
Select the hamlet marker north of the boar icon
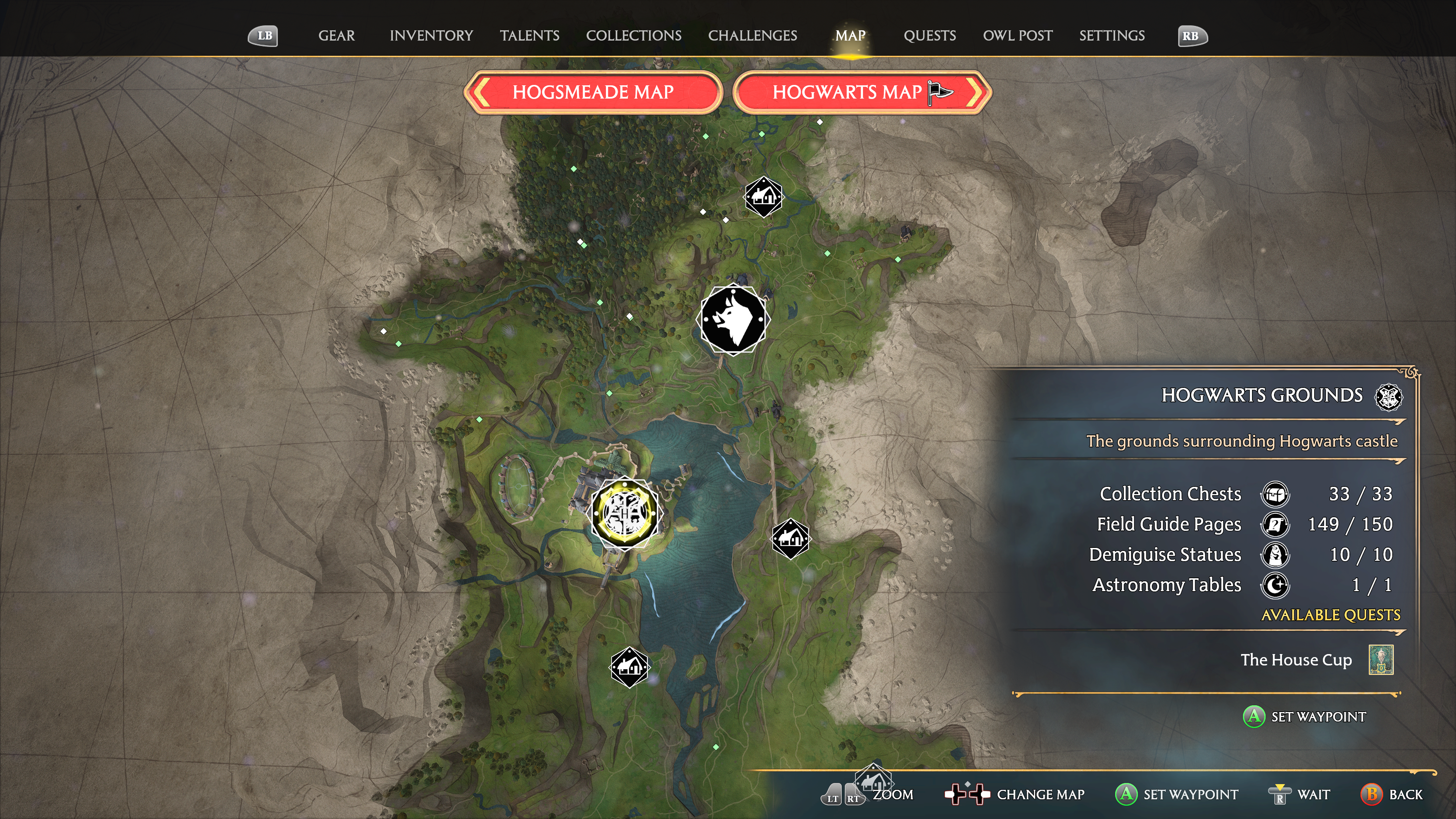tap(763, 197)
